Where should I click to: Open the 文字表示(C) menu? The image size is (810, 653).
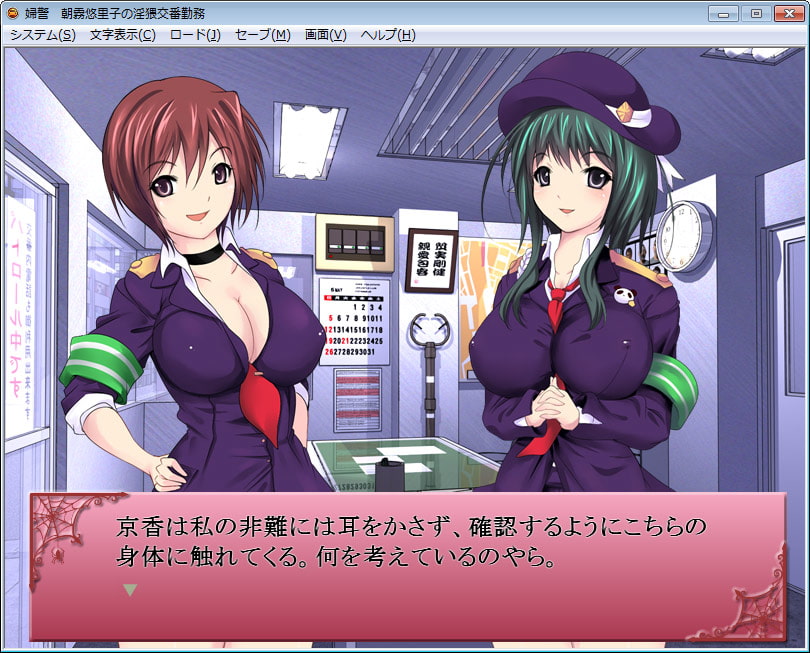click(122, 35)
